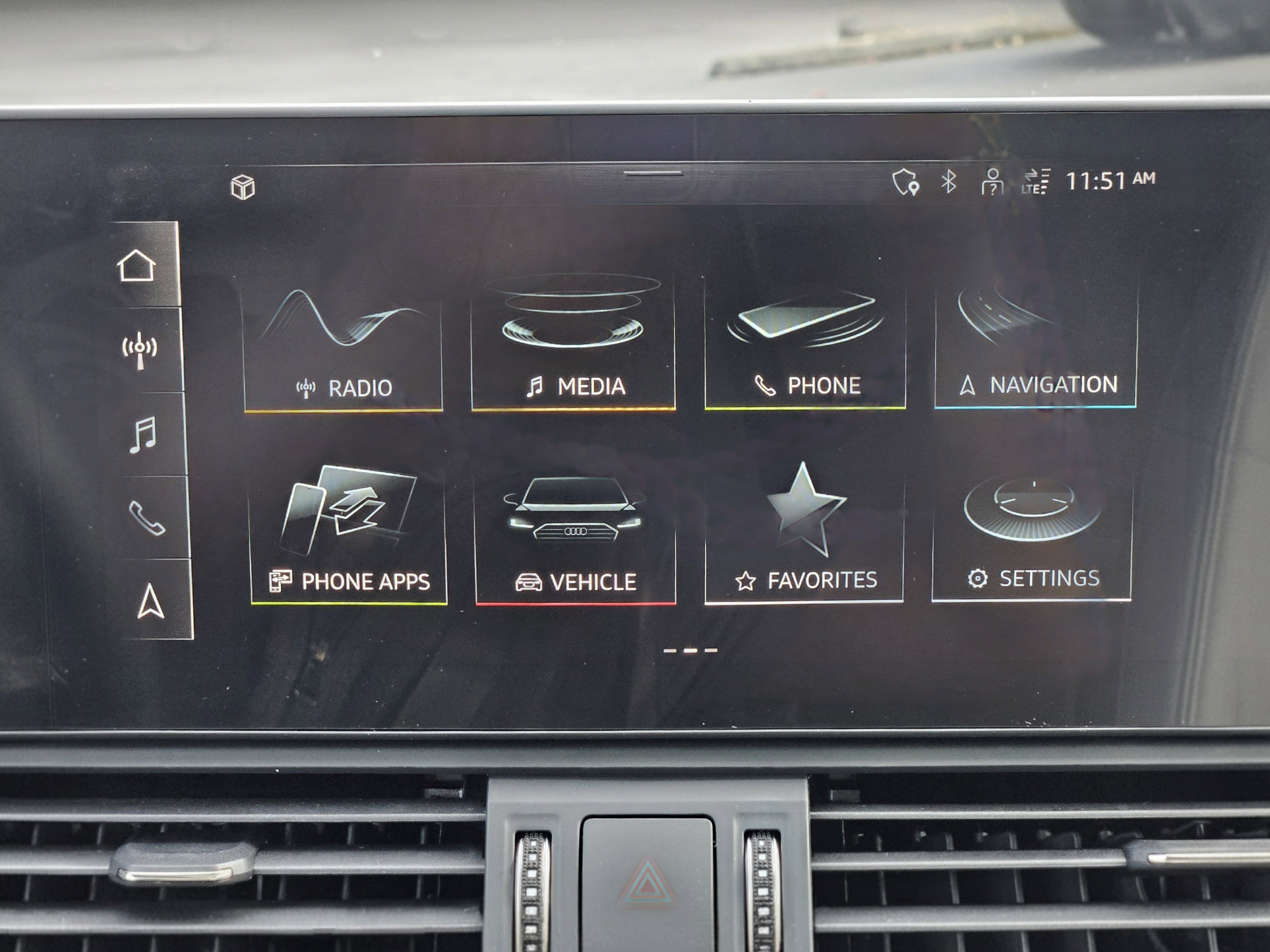Click the cube icon in top bar
1270x952 pixels.
click(x=243, y=187)
